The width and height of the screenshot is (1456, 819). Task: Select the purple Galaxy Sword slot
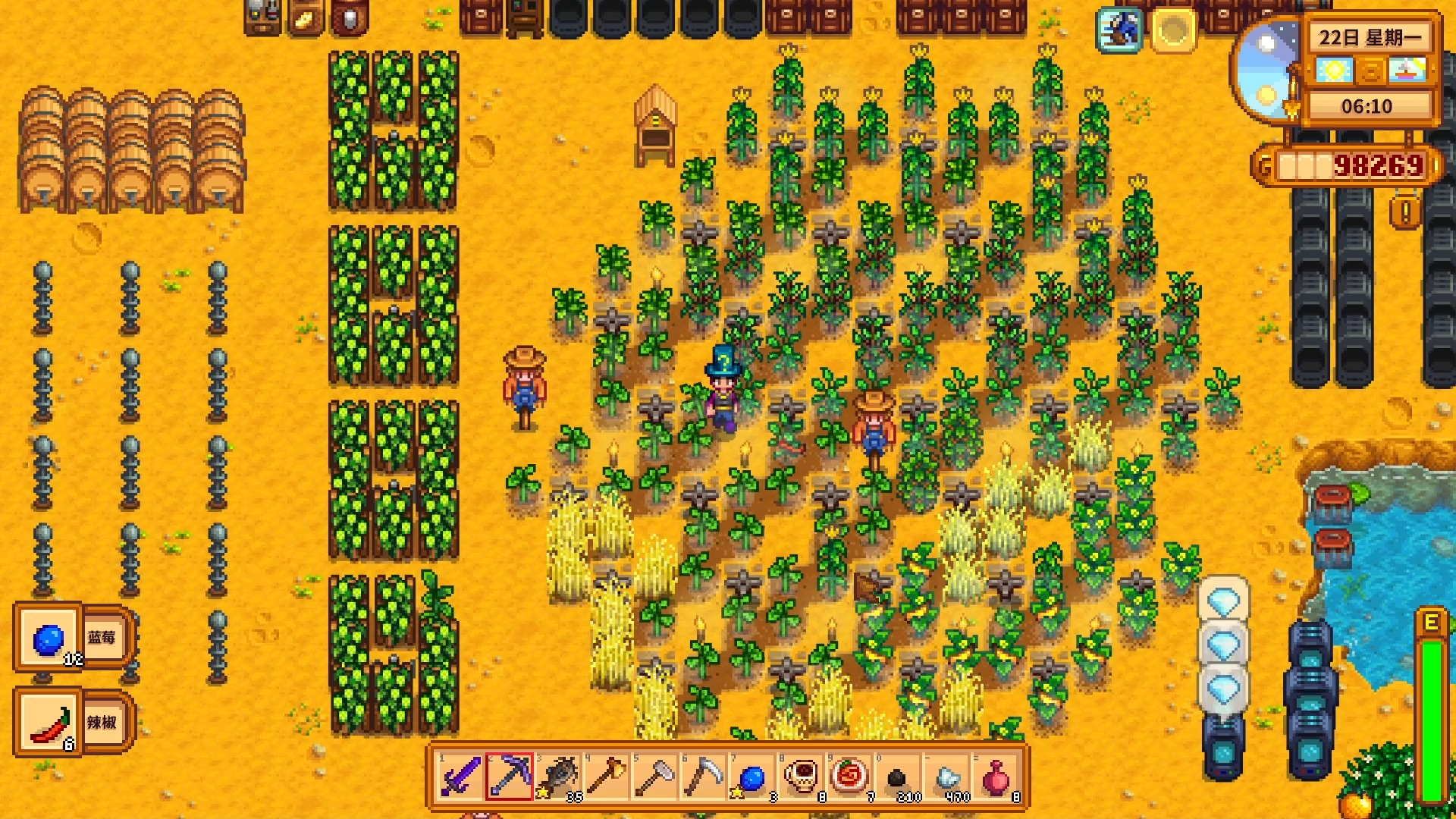460,777
